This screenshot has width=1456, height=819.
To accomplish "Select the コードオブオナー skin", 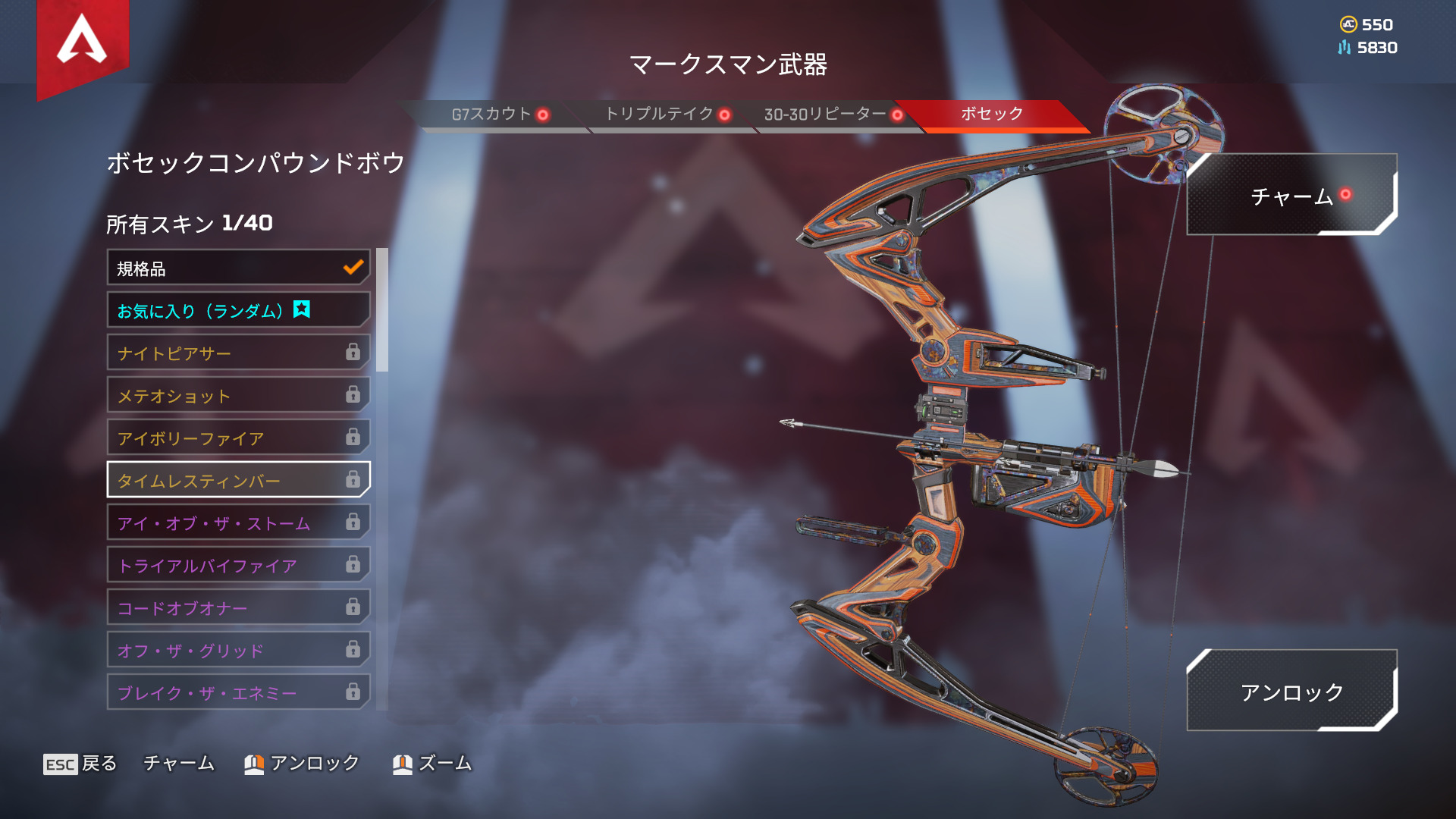I will point(238,608).
